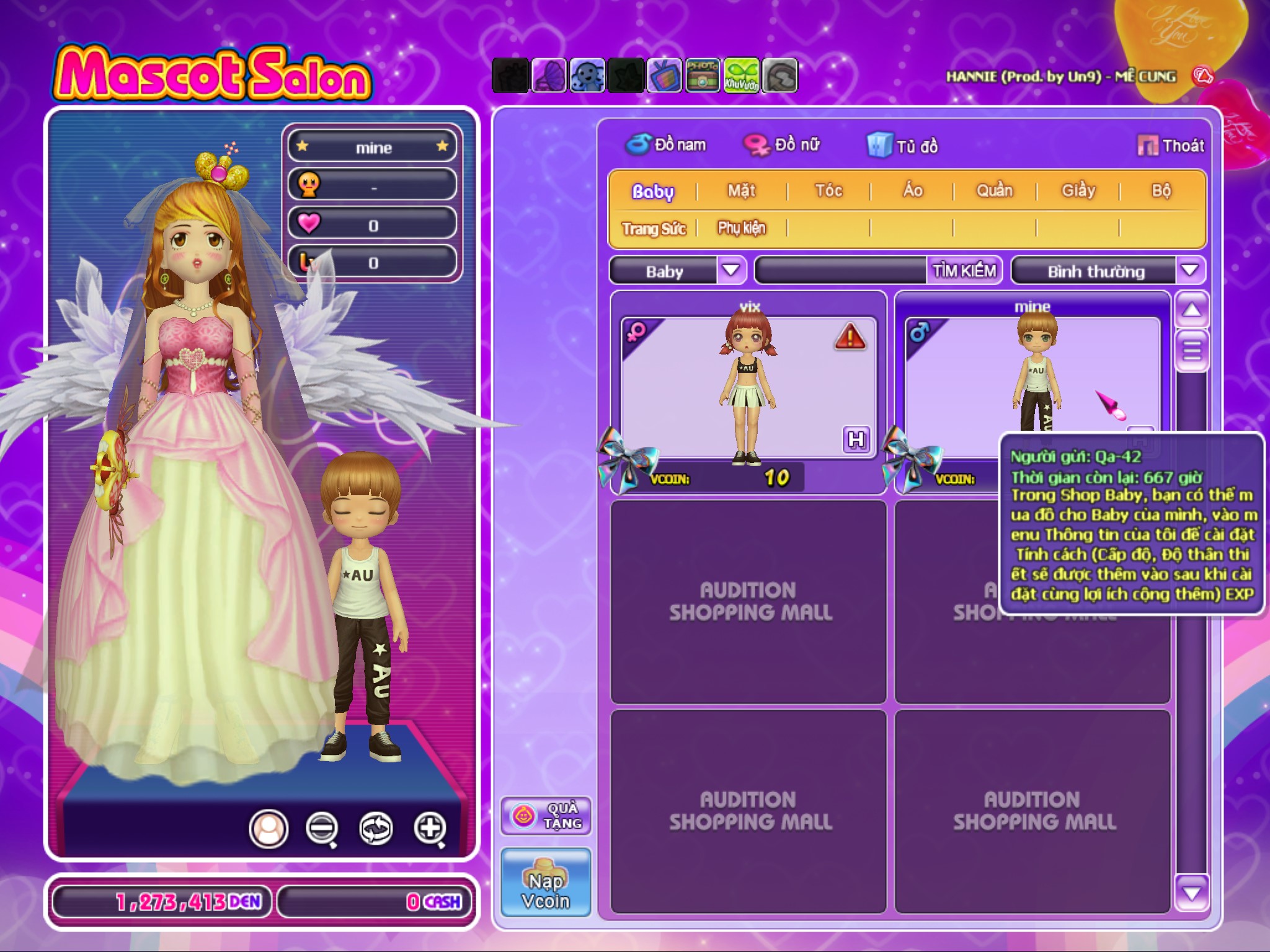The width and height of the screenshot is (1270, 952).
Task: Select the Bộ category tab
Action: 1161,190
